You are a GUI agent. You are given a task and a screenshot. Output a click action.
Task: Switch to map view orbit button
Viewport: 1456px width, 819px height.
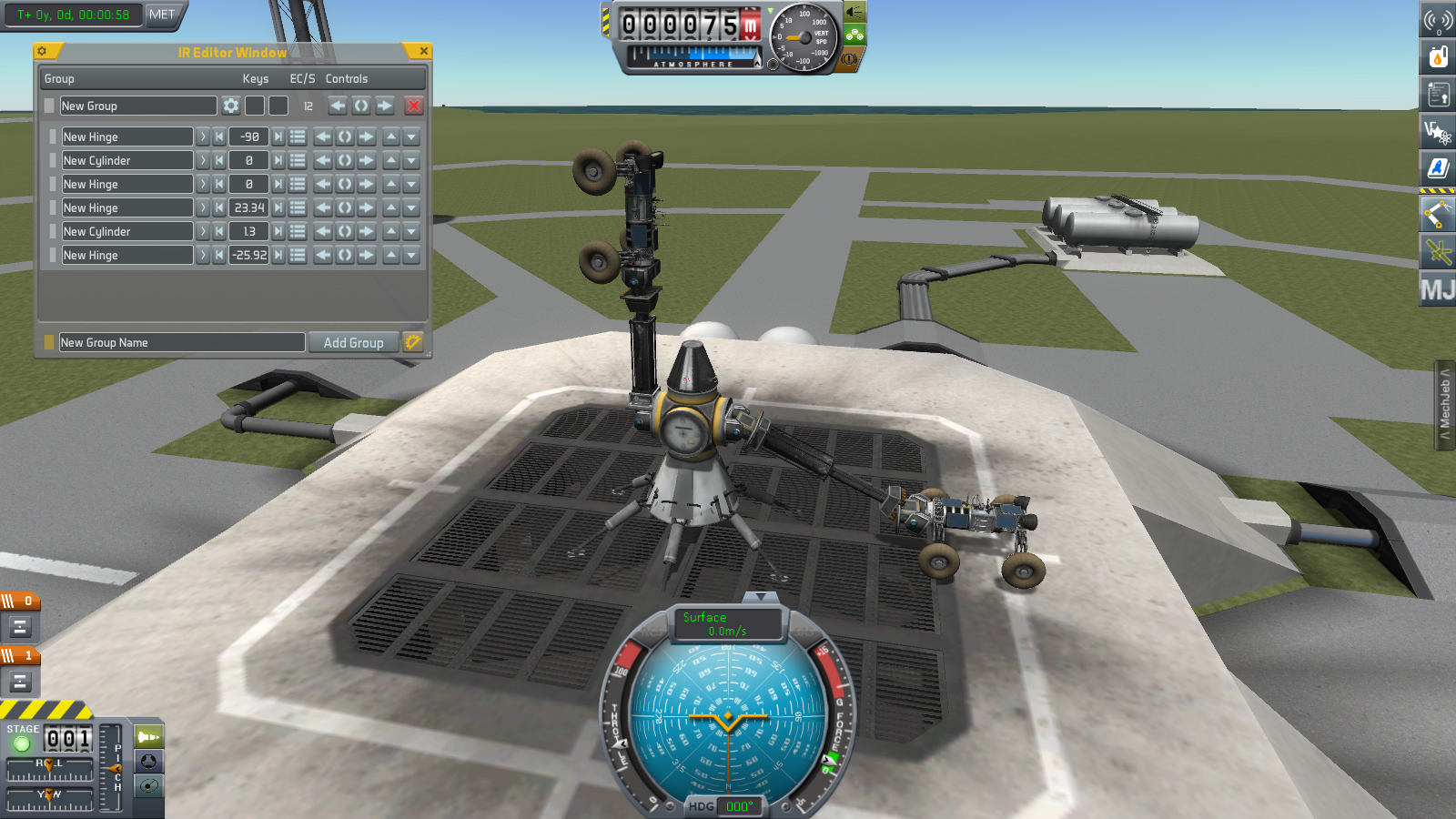tap(148, 786)
